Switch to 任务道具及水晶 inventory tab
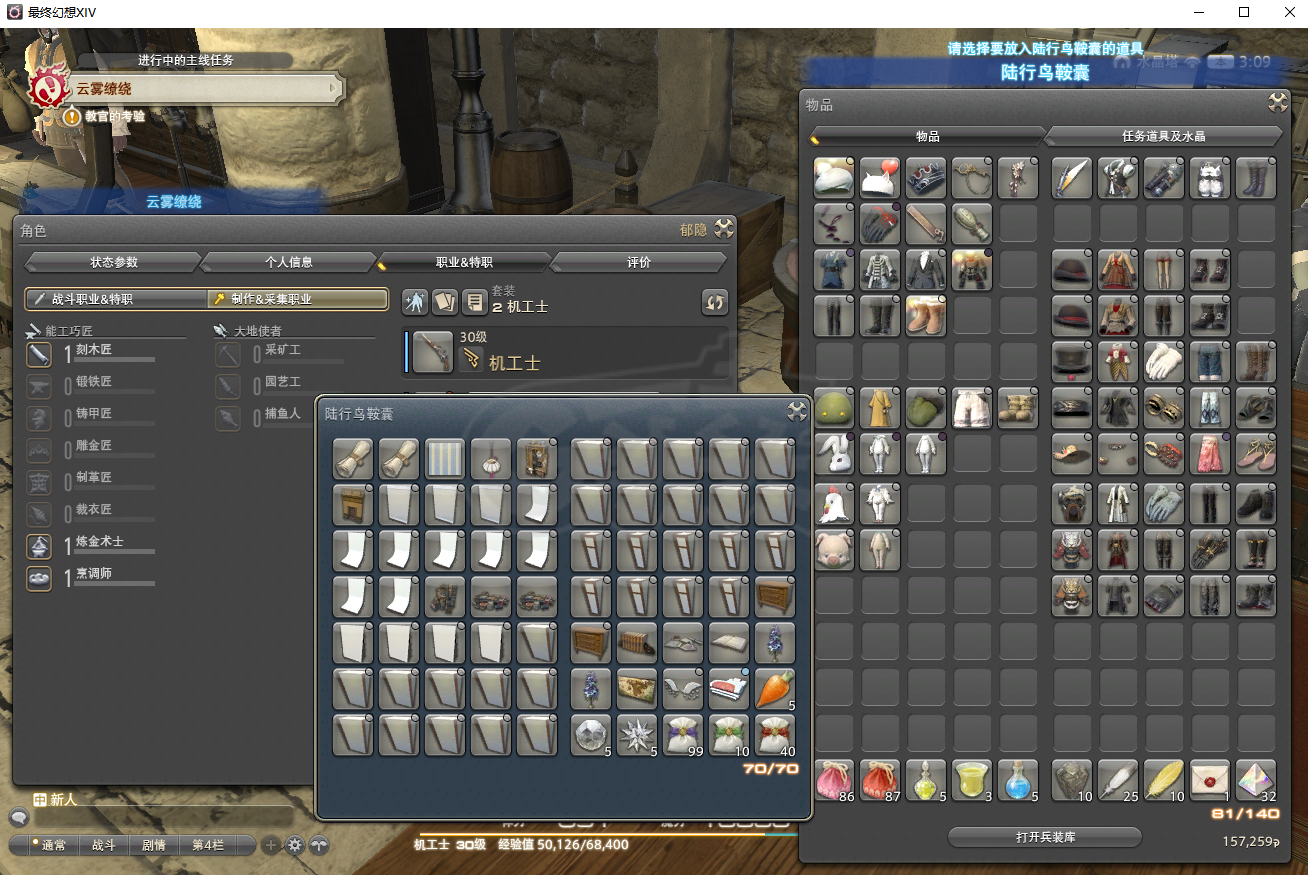 click(1163, 136)
